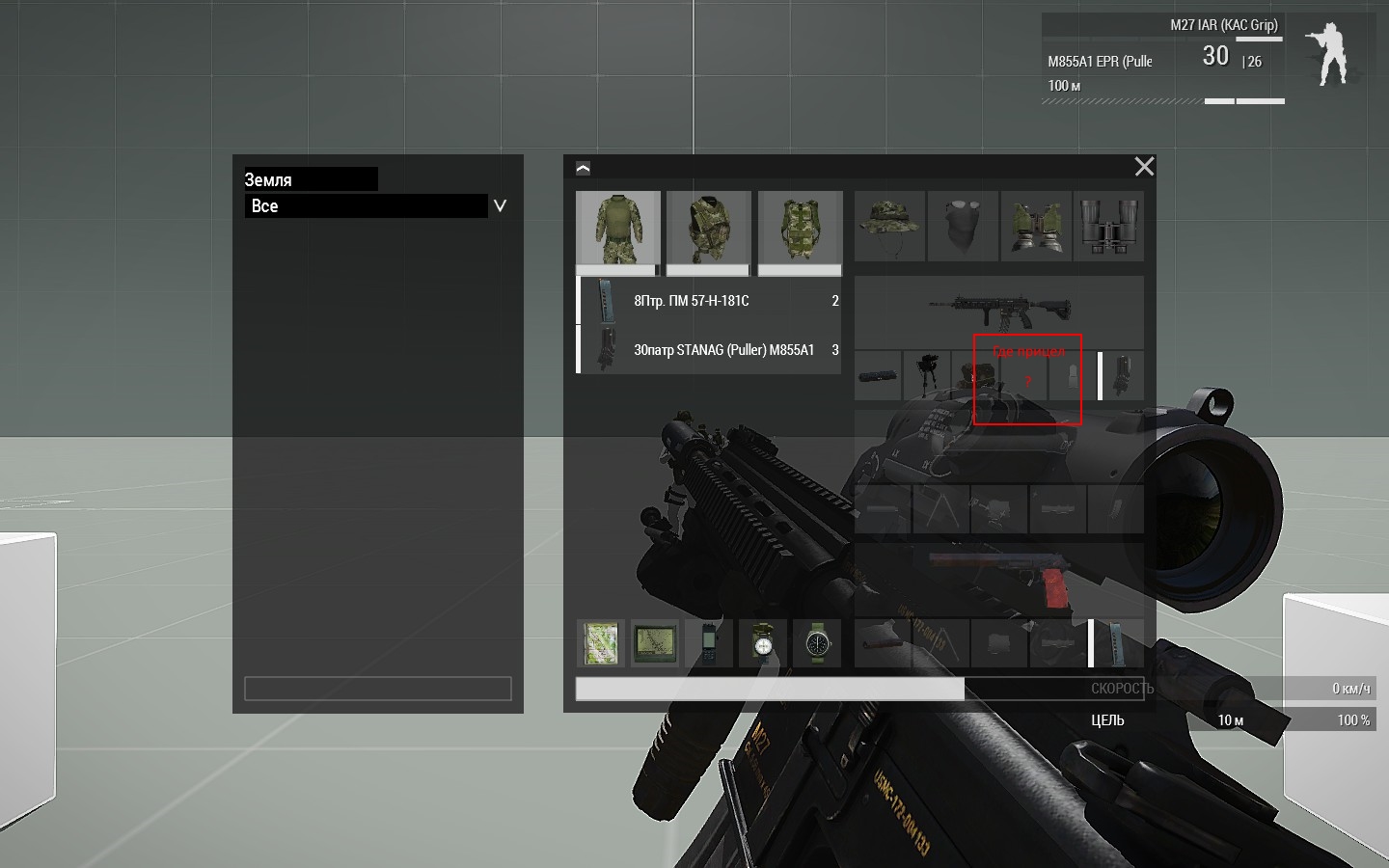Select the M27 IAR primary weapon slot

[998, 311]
